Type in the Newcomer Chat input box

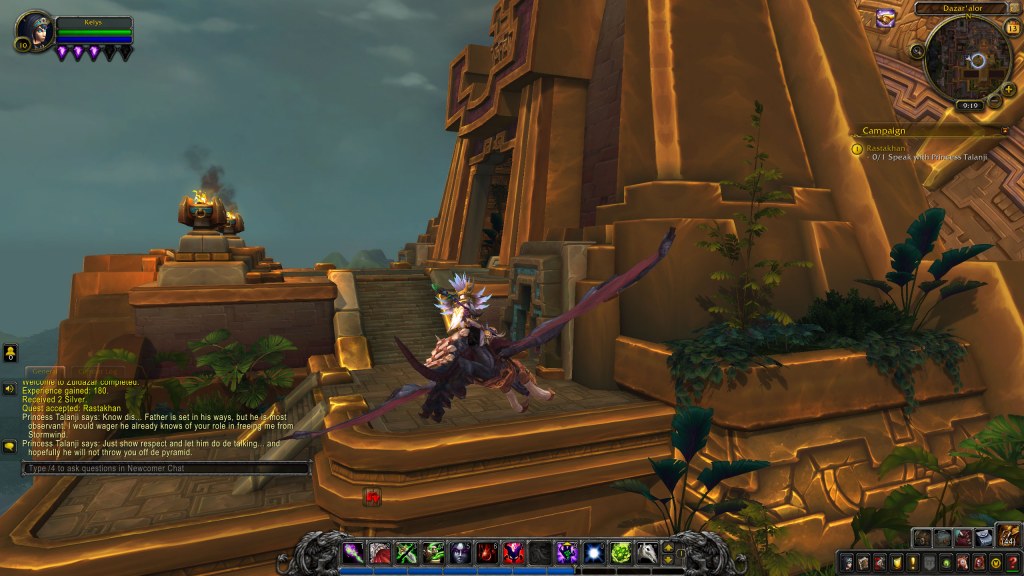[165, 467]
